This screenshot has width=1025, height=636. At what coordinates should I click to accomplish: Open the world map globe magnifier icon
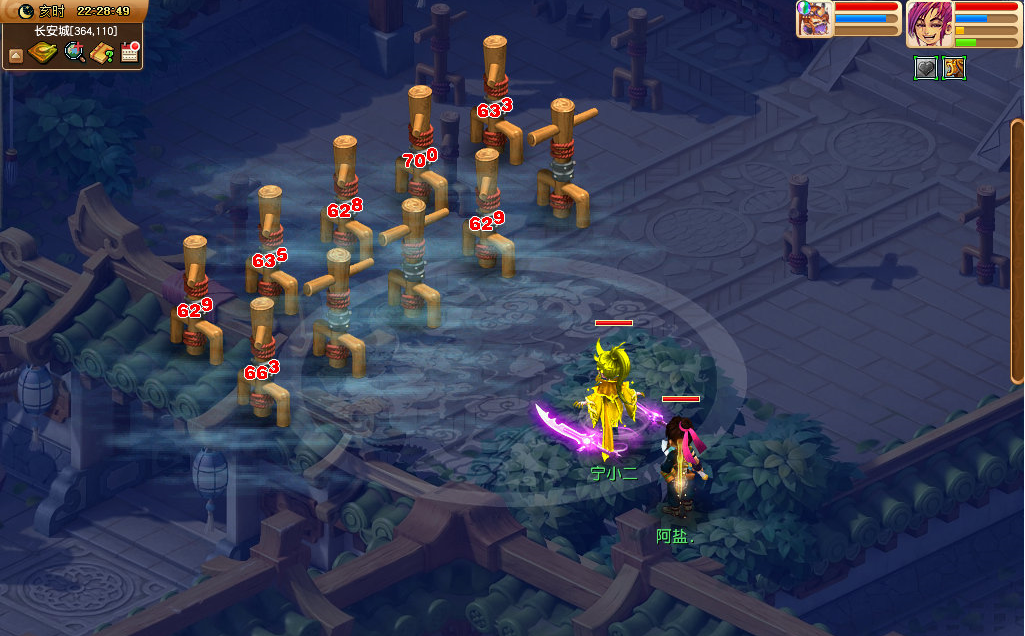click(74, 52)
